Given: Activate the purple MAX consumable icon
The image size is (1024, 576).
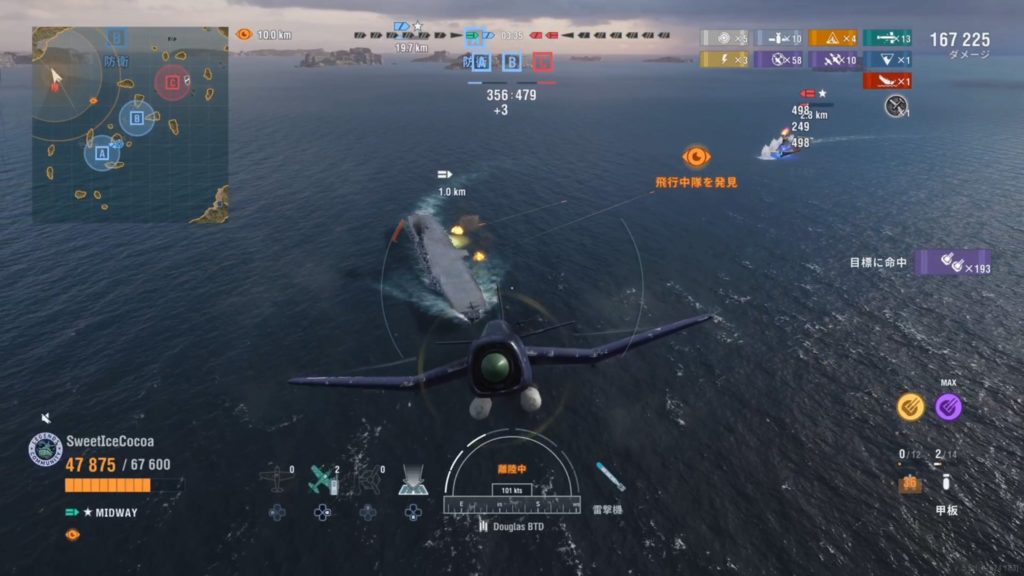Looking at the screenshot, I should (x=948, y=406).
